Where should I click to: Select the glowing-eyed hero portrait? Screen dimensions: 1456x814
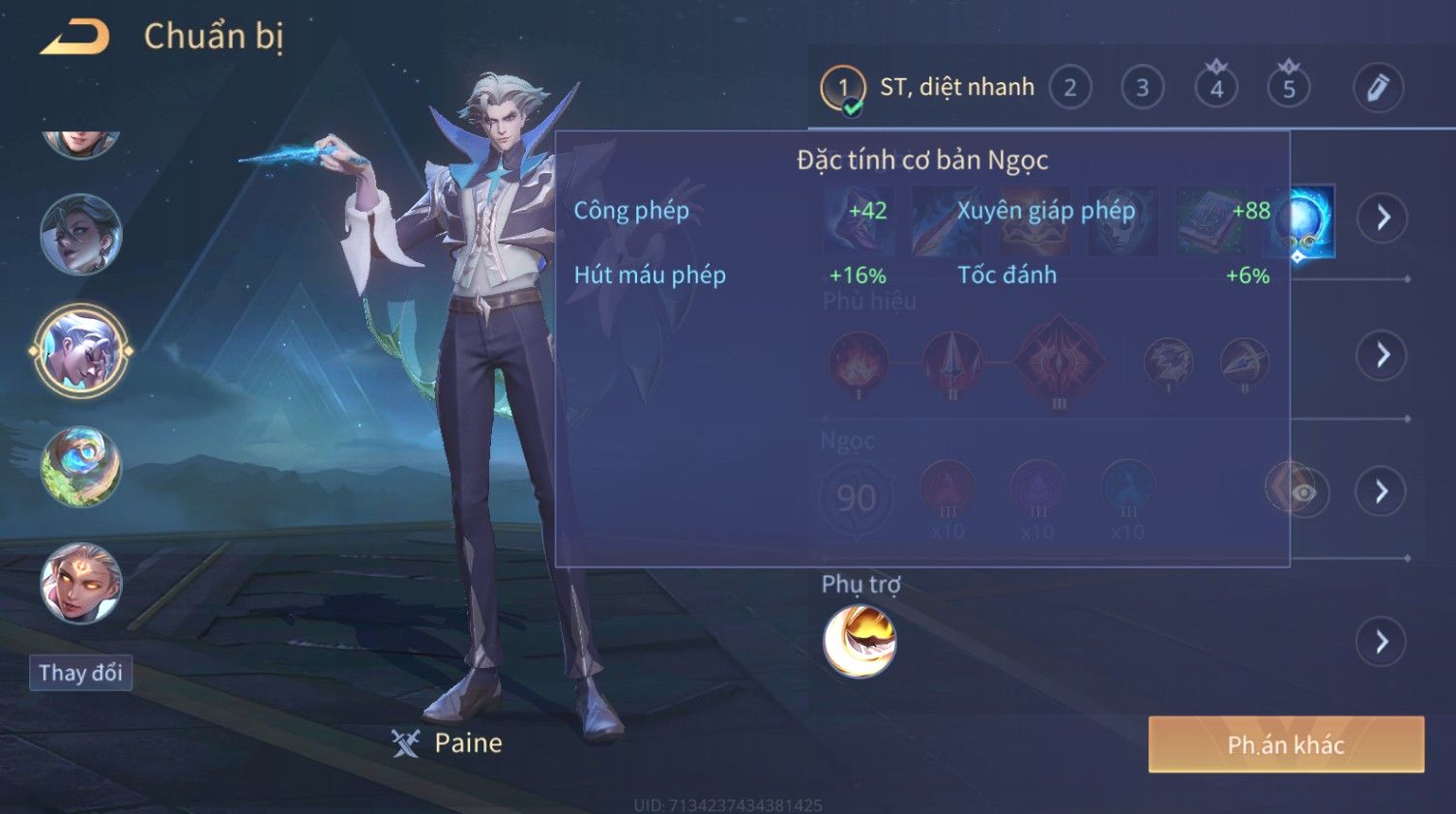click(81, 583)
